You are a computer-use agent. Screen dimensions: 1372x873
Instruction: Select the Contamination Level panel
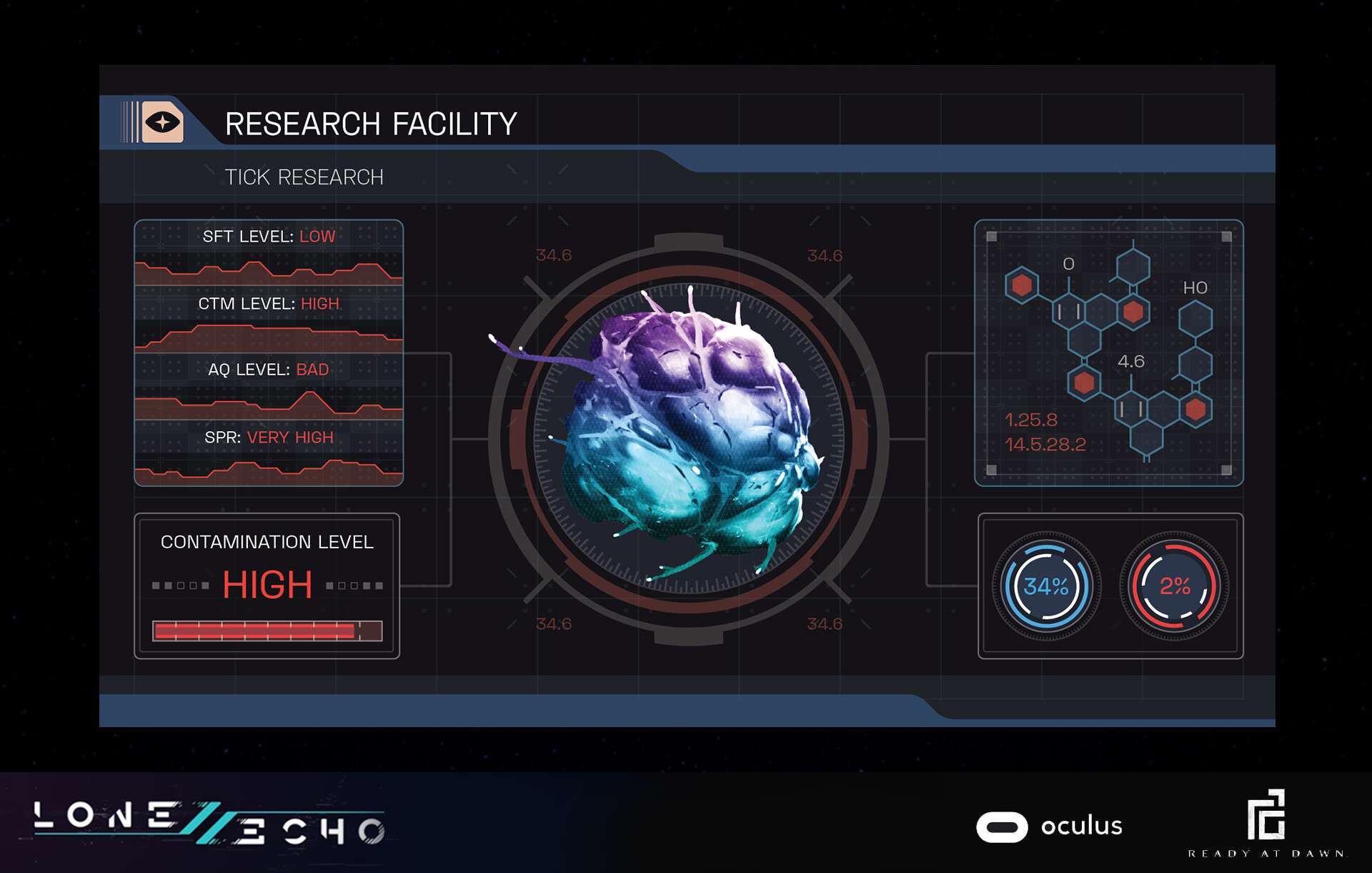(267, 586)
